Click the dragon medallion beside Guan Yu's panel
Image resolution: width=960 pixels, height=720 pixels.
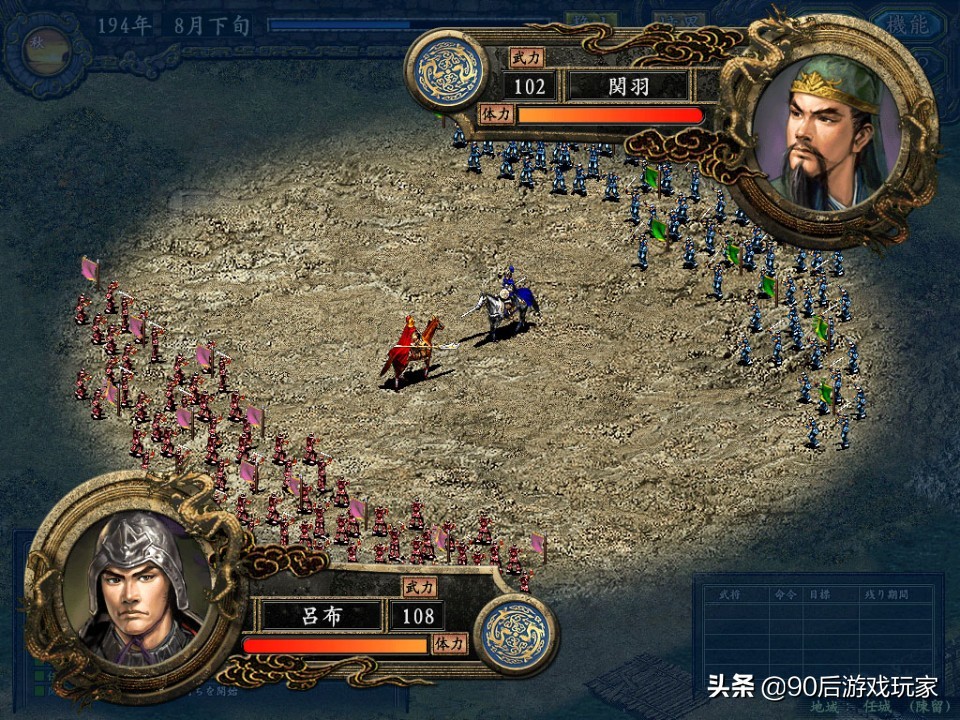pos(445,70)
